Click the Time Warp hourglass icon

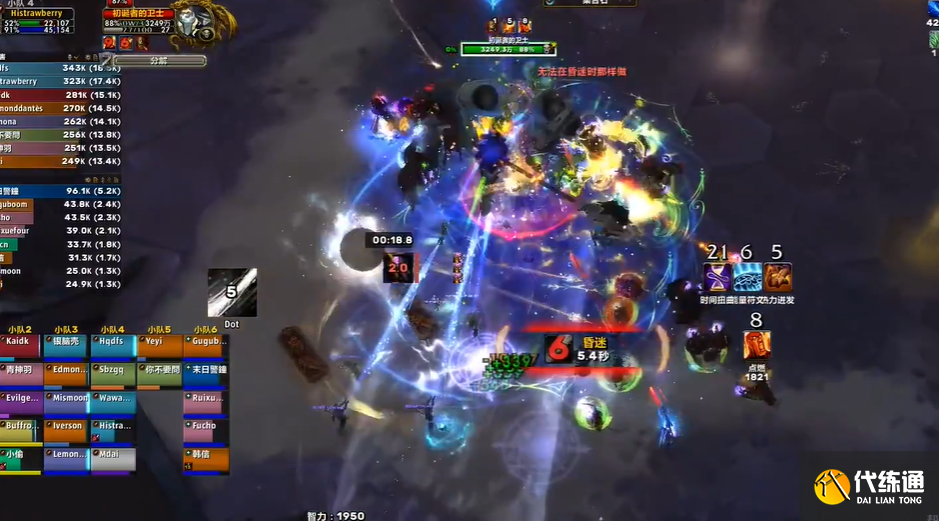(x=717, y=277)
